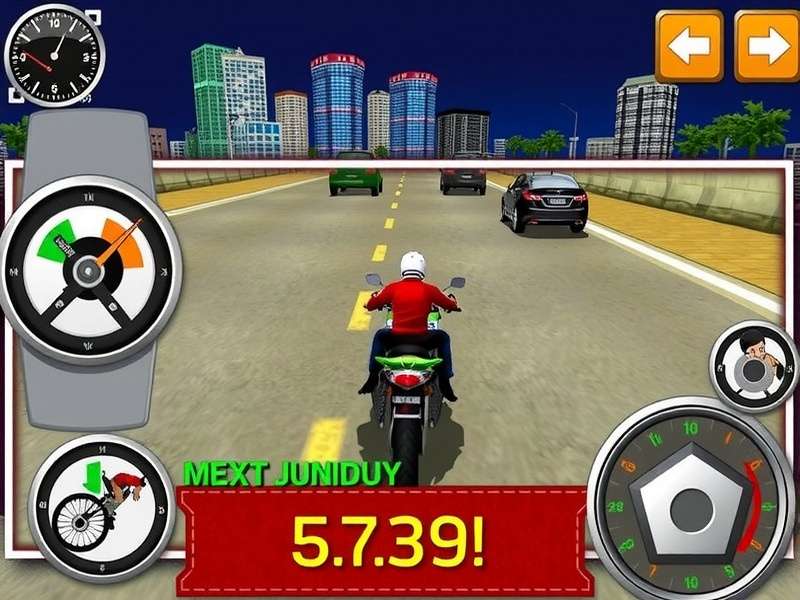Tap the orange right arrow button
Viewport: 800px width, 600px height.
coord(767,45)
